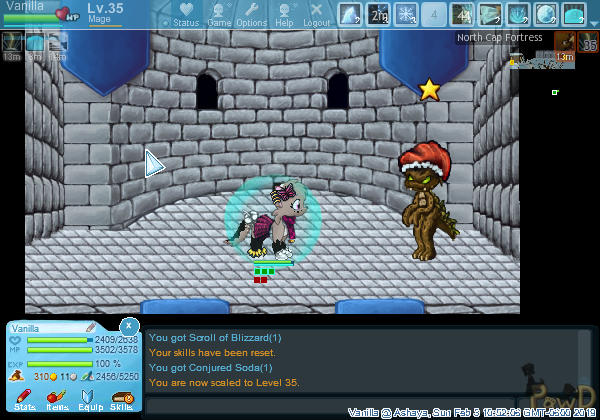Open the Options menu
The height and width of the screenshot is (420, 600).
[x=251, y=15]
